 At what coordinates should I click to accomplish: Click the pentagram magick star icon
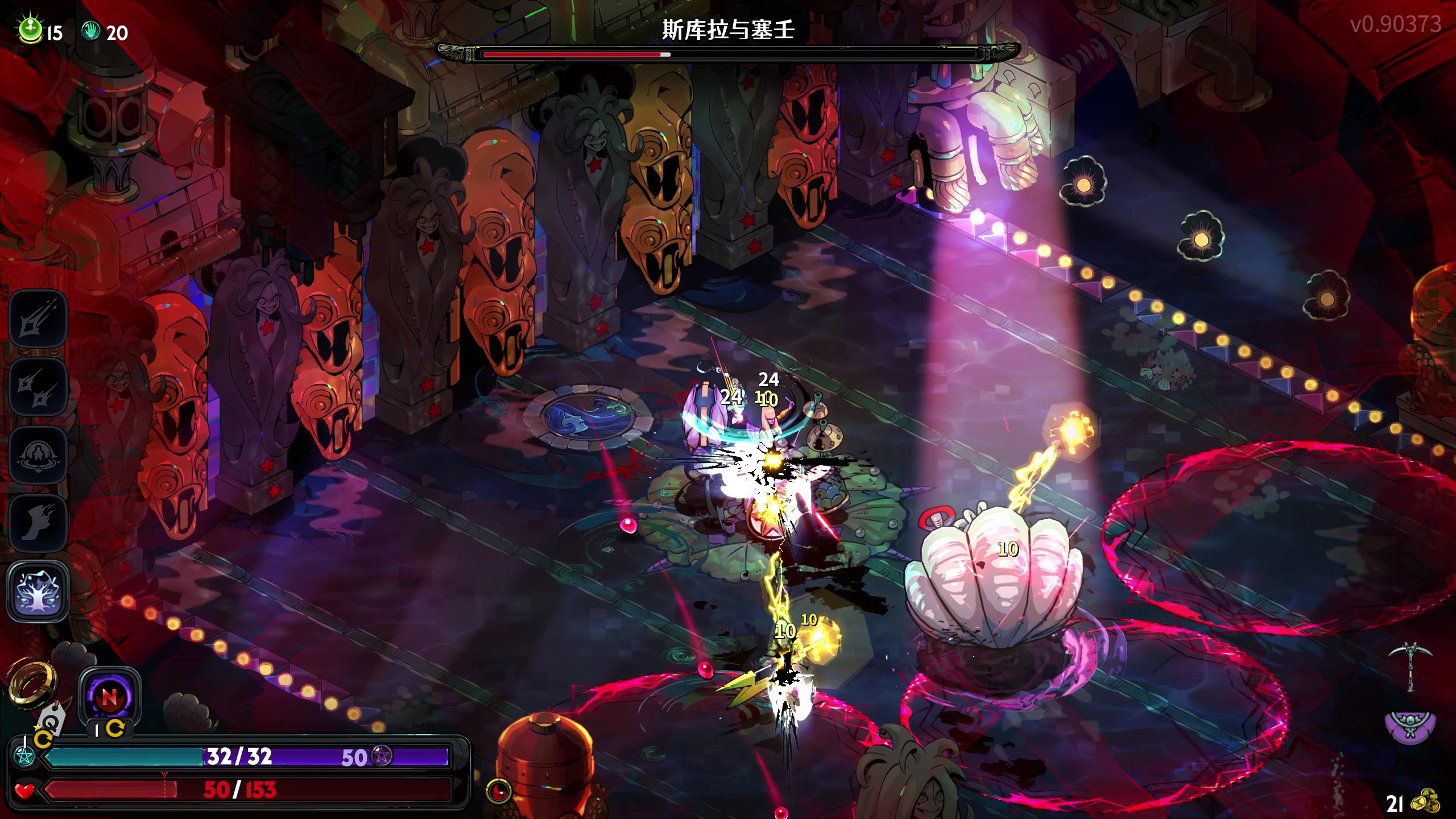(25, 756)
